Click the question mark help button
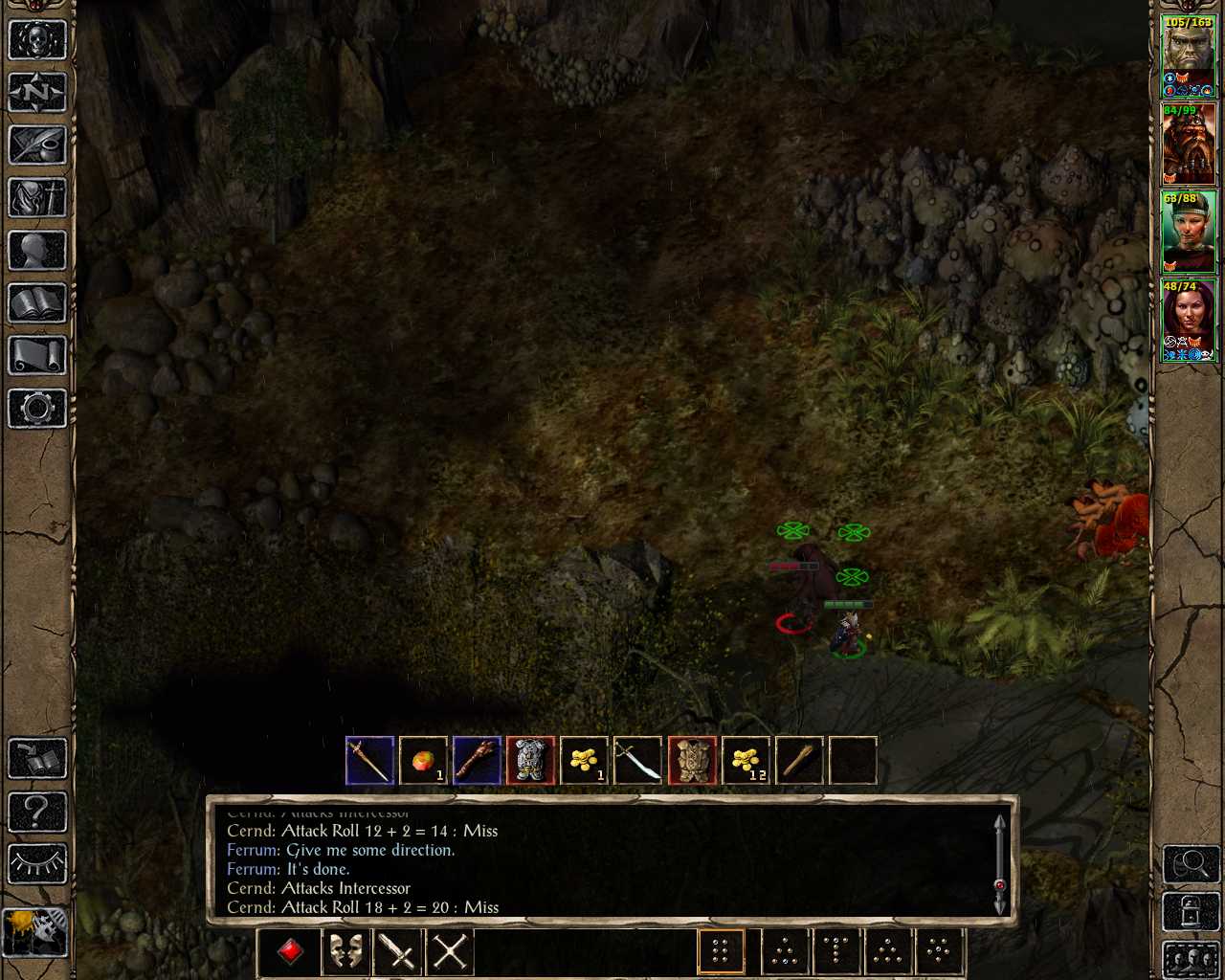1225x980 pixels. [x=37, y=812]
